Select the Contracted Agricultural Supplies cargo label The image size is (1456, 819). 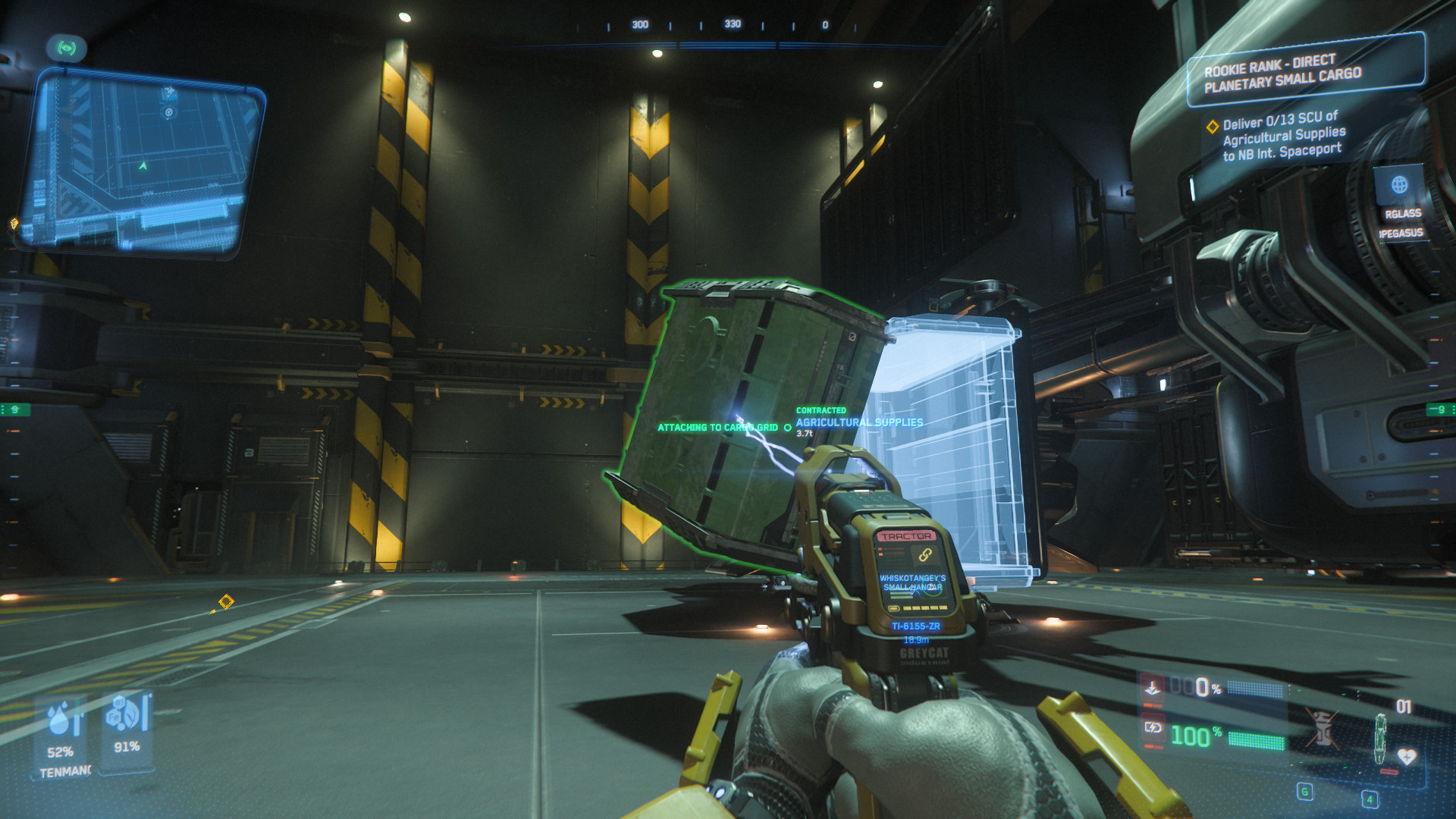858,422
